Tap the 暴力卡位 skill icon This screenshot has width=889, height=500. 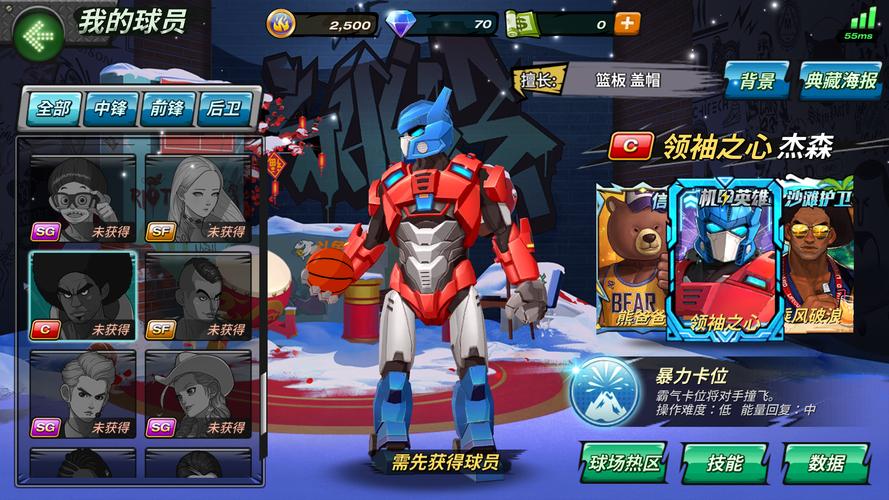click(x=604, y=391)
